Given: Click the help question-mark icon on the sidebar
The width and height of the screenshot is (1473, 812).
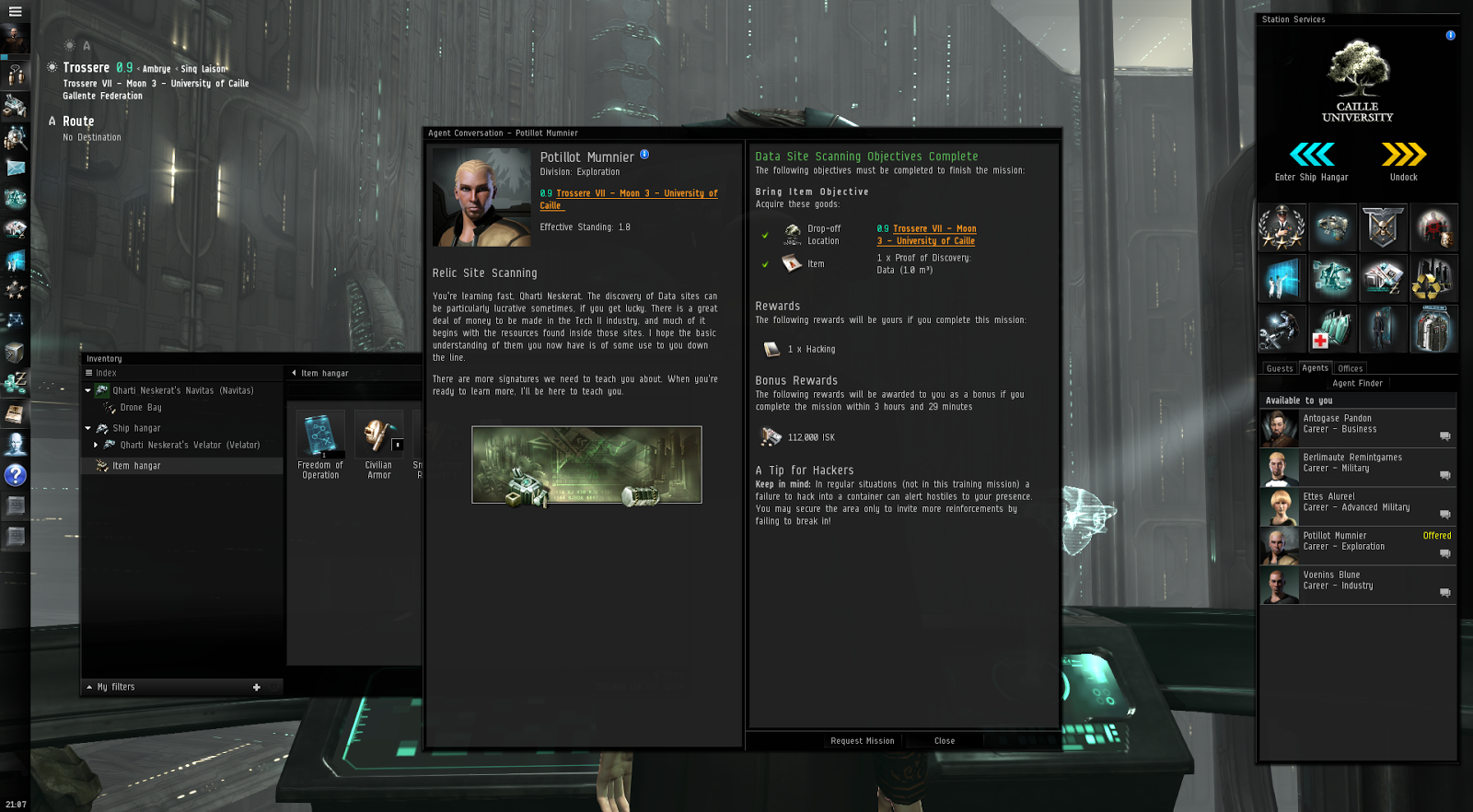Looking at the screenshot, I should coord(15,476).
